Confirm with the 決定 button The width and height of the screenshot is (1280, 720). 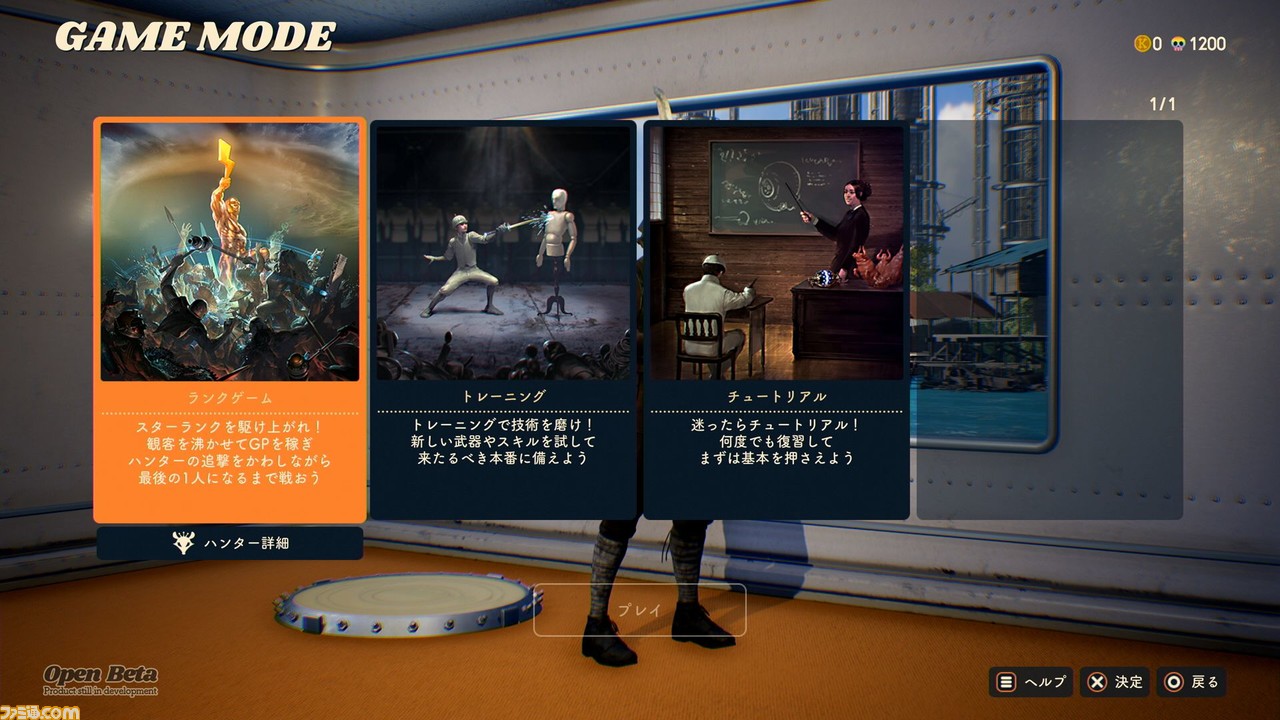tap(1115, 682)
